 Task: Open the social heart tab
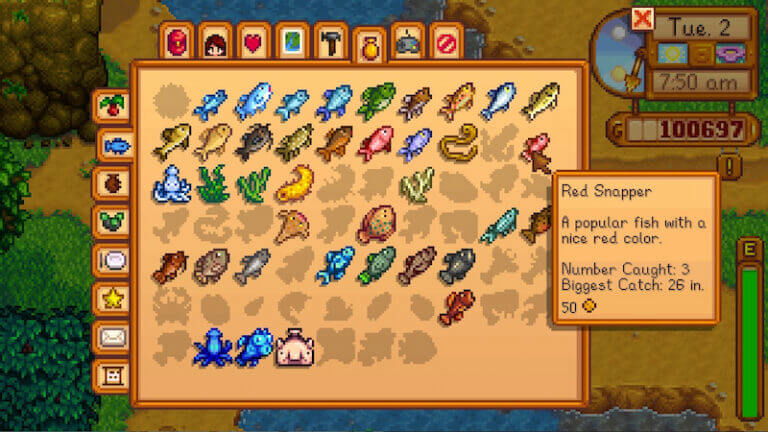coord(254,42)
